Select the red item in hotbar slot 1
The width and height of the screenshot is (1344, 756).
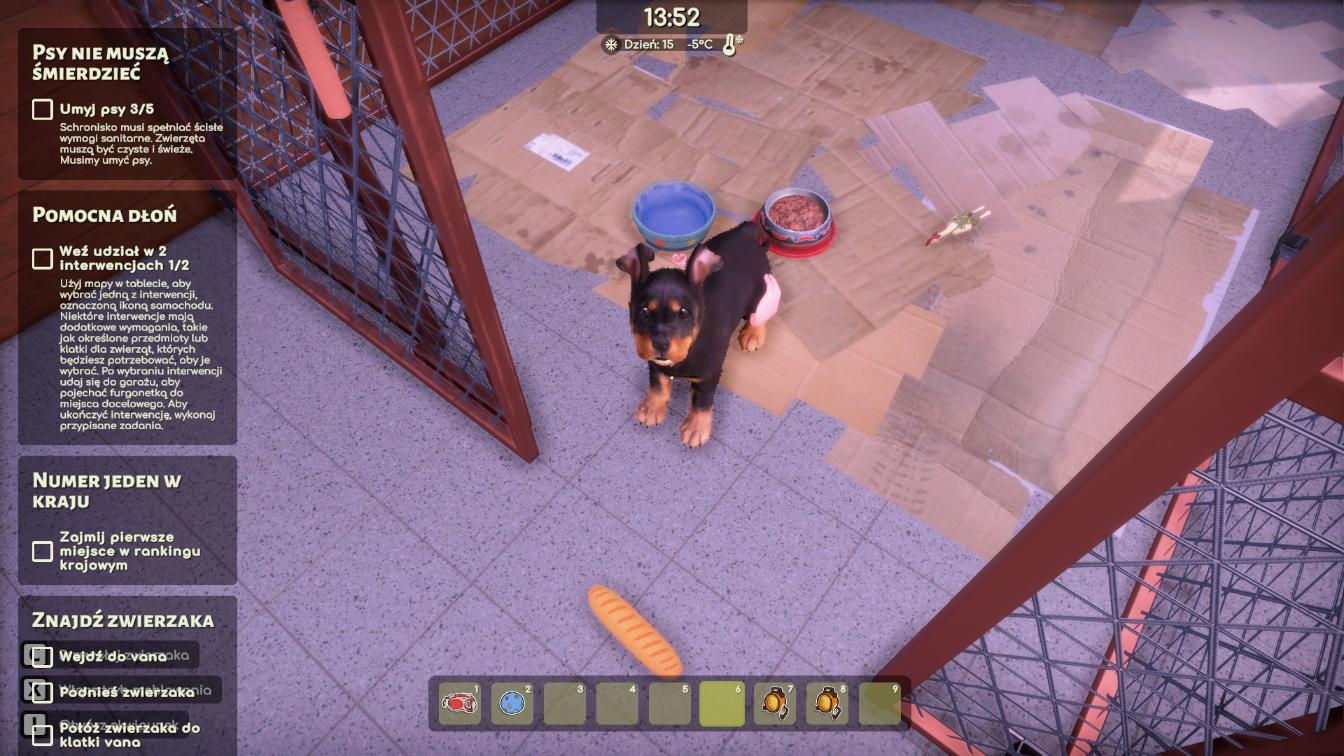460,703
